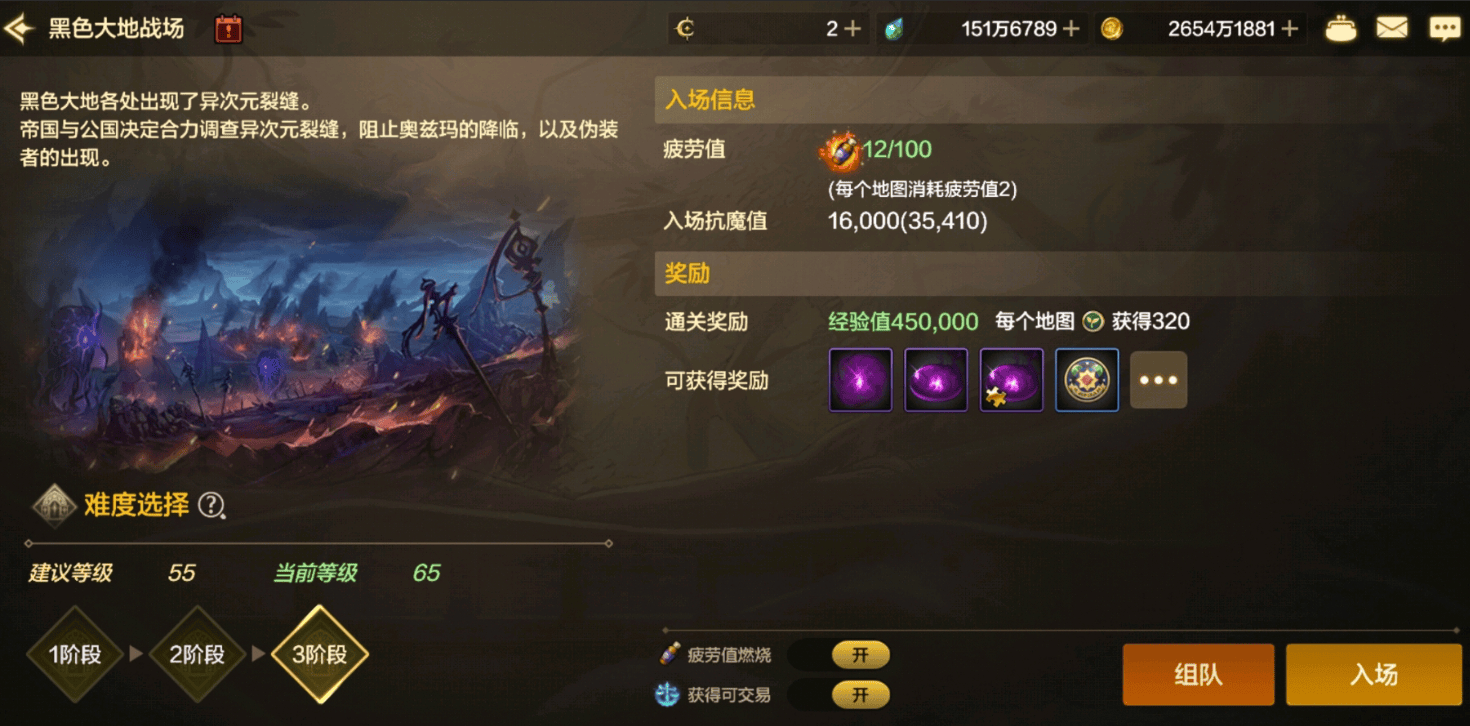
Task: Add more C currency with plus
Action: pyautogui.click(x=852, y=29)
